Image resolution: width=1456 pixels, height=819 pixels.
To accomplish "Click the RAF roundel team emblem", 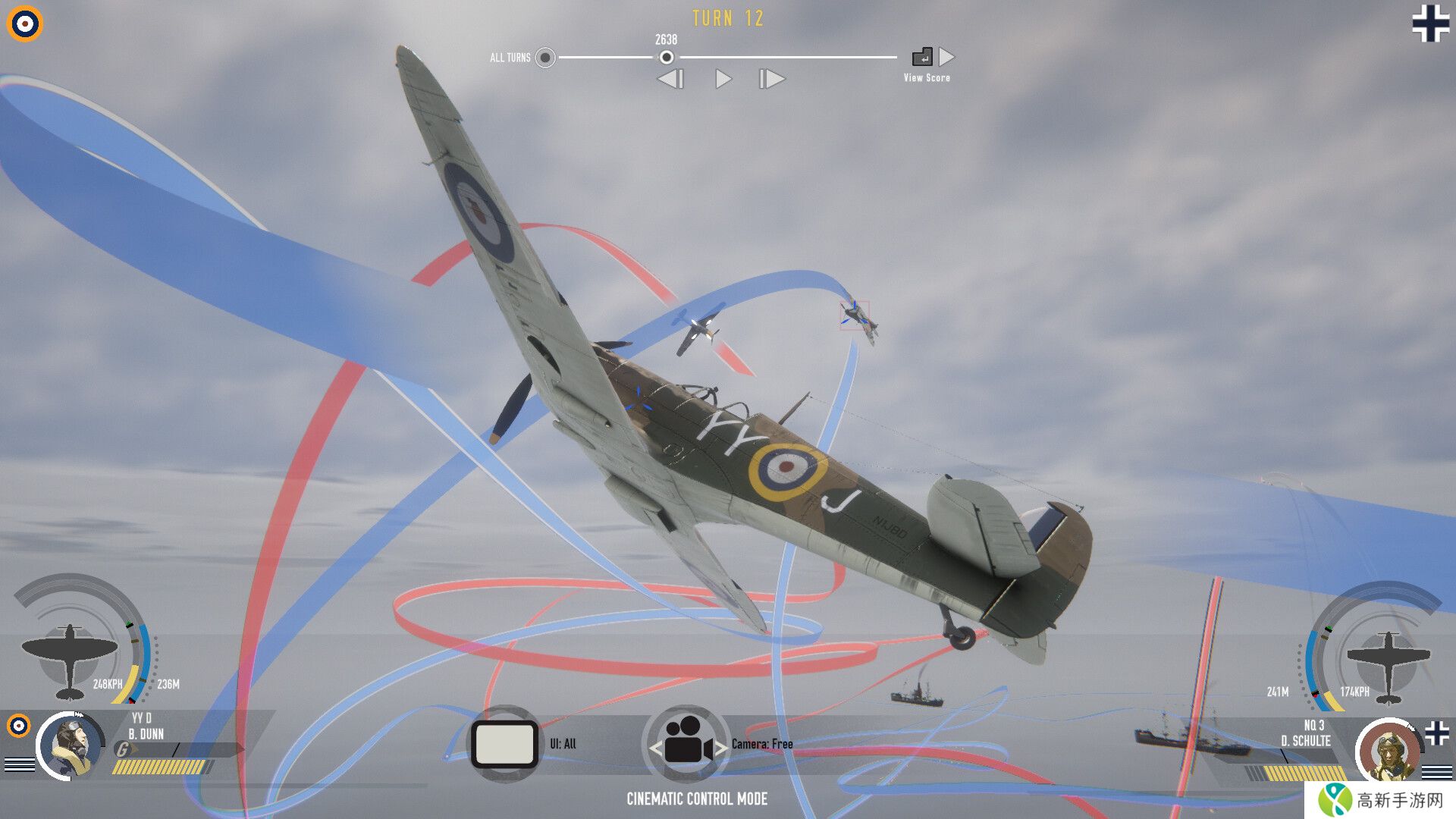I will coord(25,24).
